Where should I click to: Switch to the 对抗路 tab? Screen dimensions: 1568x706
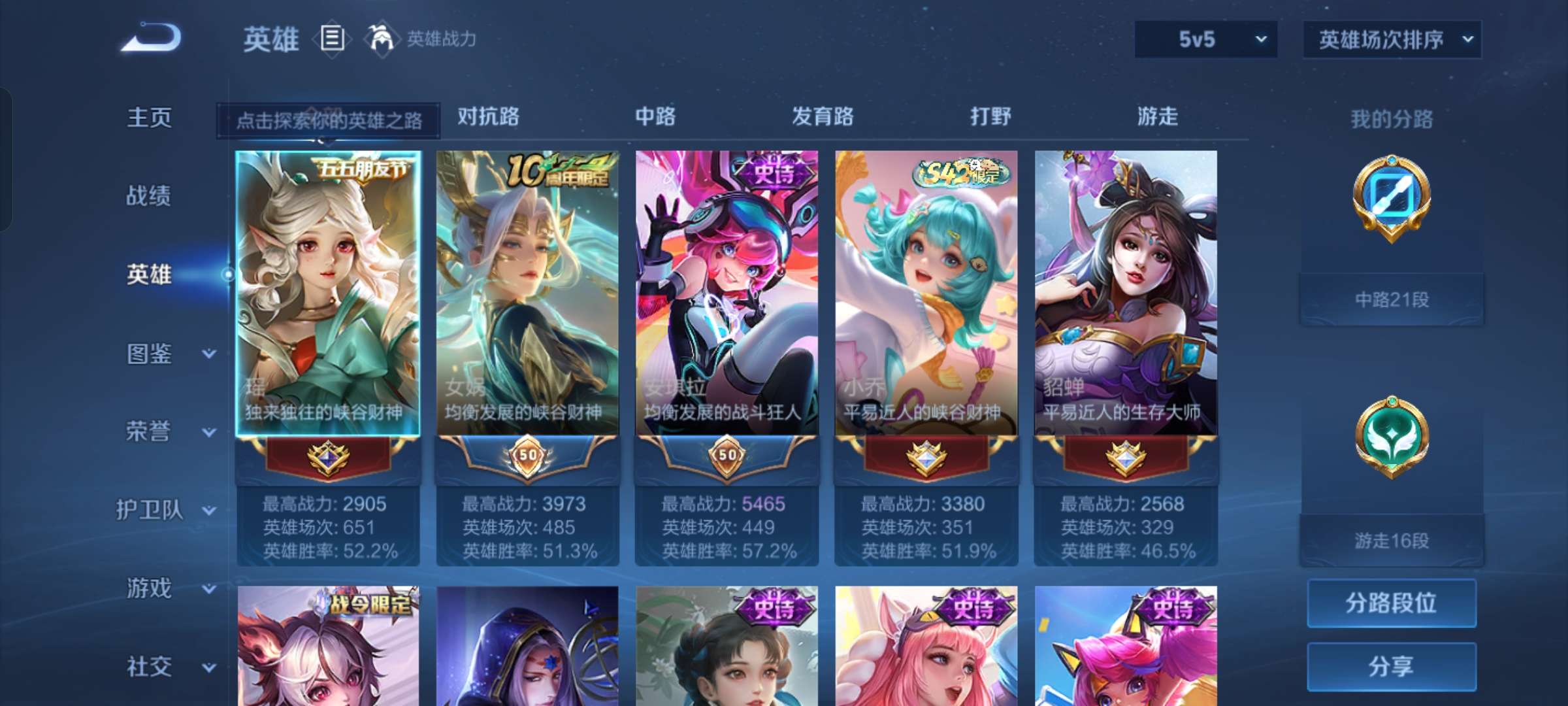point(489,118)
